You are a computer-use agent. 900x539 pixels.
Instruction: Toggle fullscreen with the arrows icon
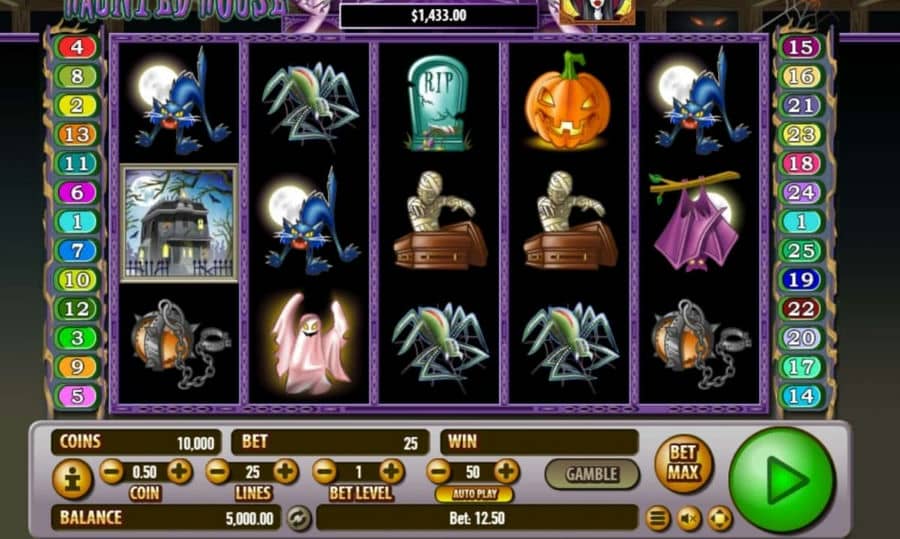[x=720, y=518]
